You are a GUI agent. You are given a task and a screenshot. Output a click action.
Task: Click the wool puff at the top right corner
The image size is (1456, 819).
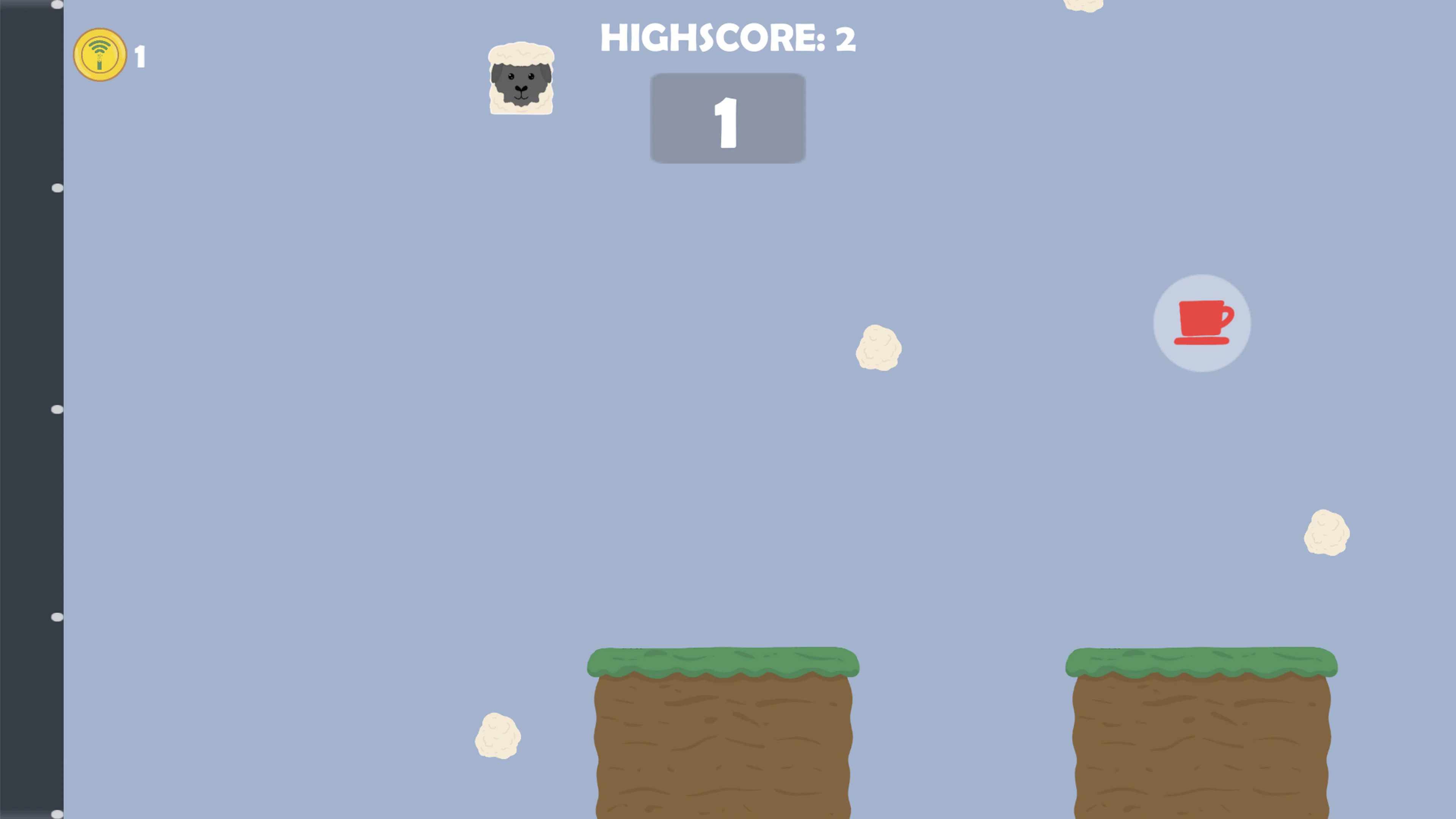[x=1084, y=5]
